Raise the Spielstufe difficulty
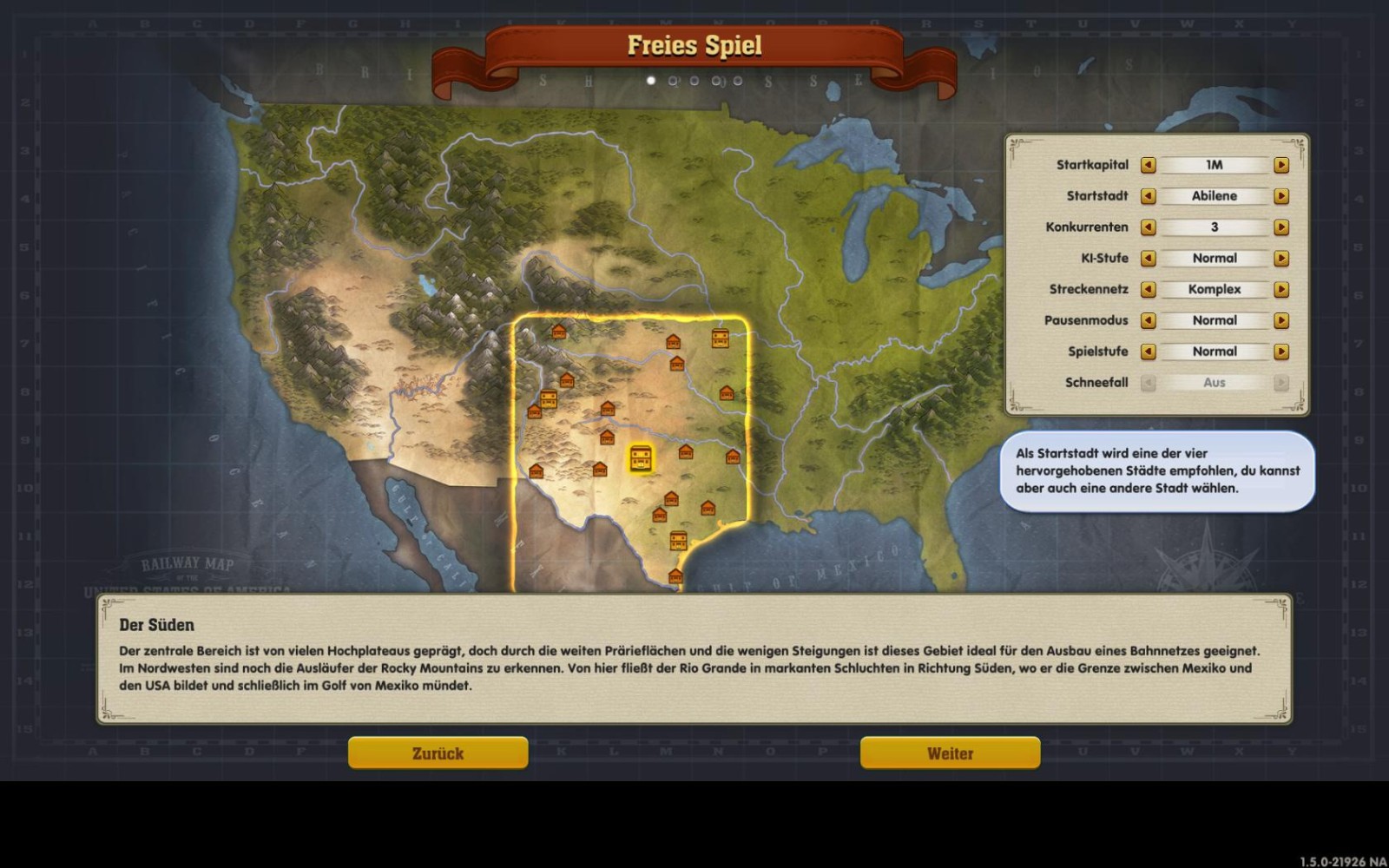Image resolution: width=1389 pixels, height=868 pixels. click(x=1281, y=352)
